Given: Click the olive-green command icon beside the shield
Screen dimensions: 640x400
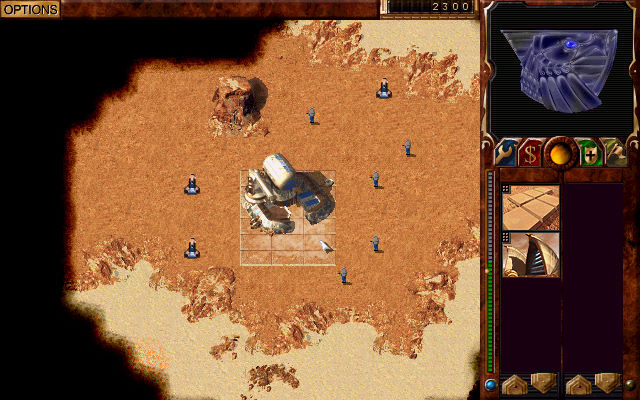Looking at the screenshot, I should tap(616, 153).
